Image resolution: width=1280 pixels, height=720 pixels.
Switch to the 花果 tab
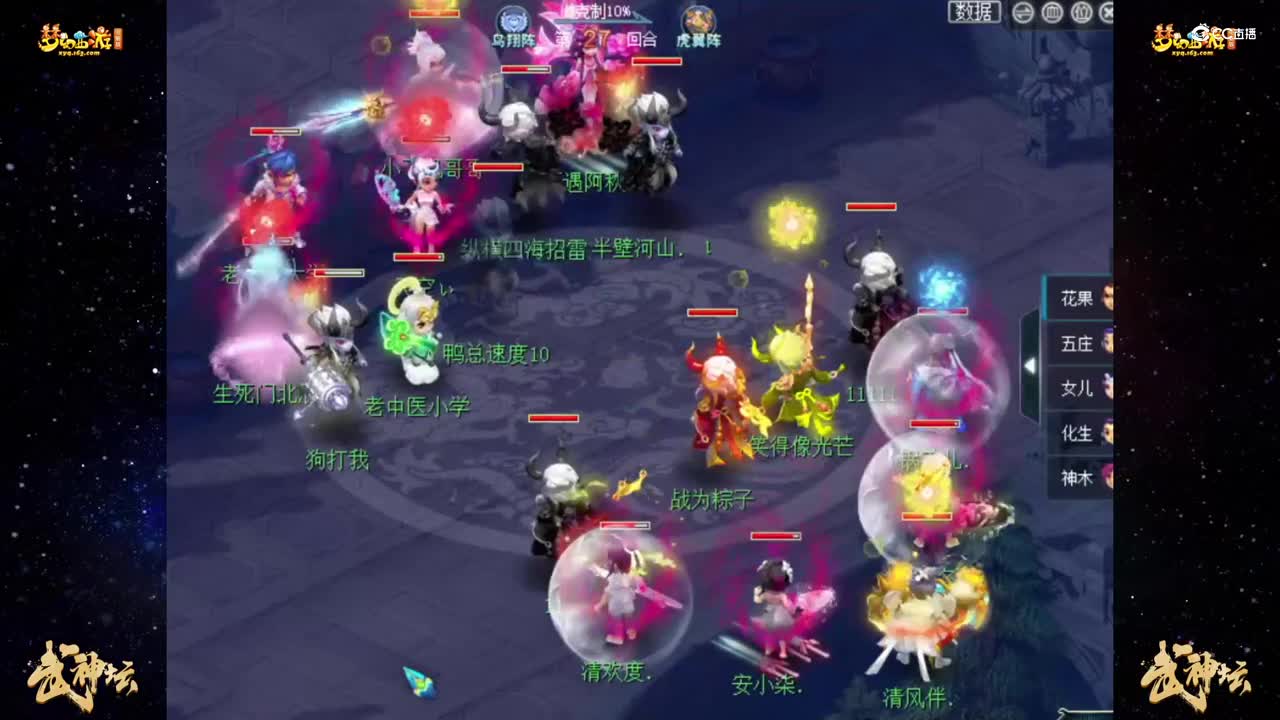pyautogui.click(x=1076, y=297)
